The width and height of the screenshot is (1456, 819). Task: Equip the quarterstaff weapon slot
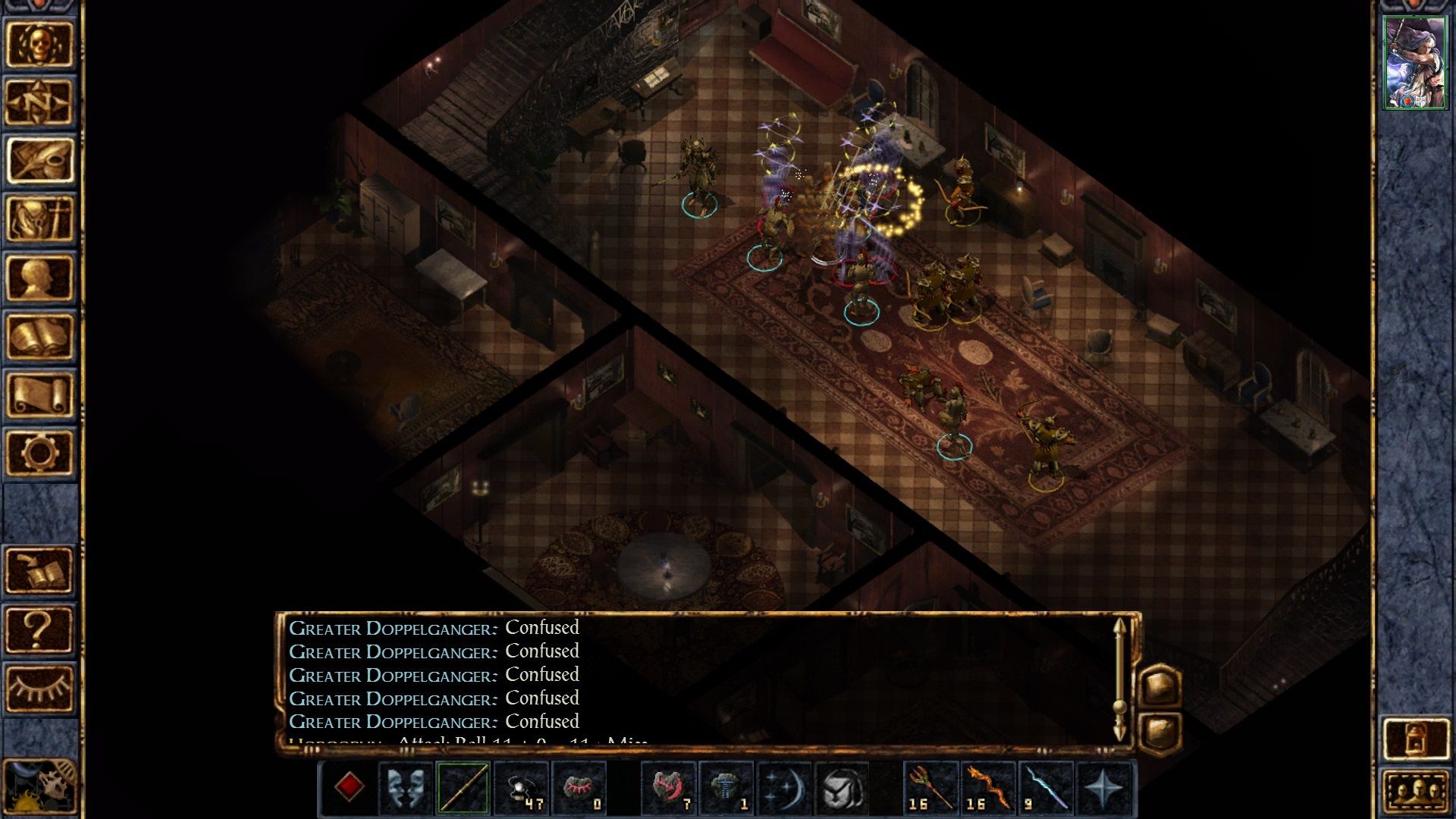click(463, 787)
